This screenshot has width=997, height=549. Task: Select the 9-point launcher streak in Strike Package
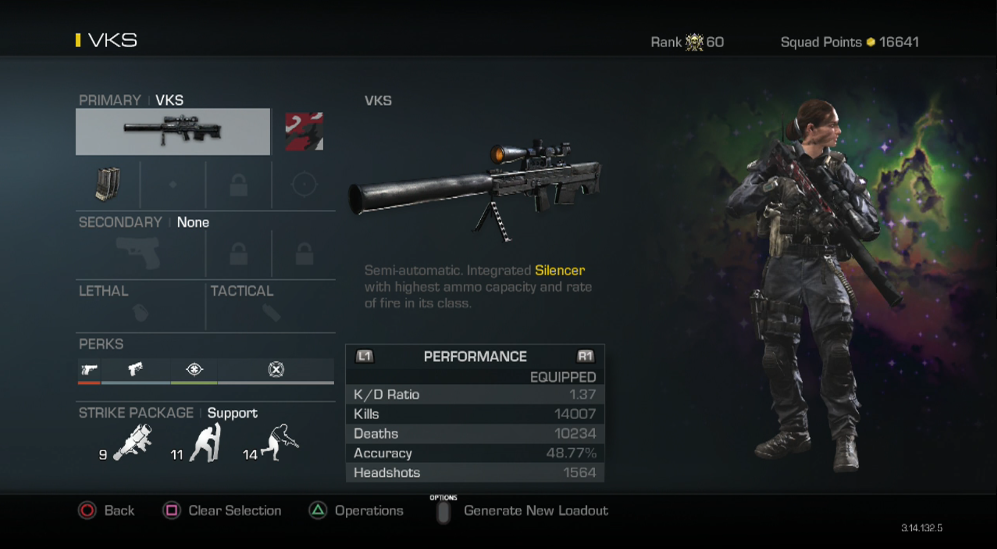pos(131,443)
